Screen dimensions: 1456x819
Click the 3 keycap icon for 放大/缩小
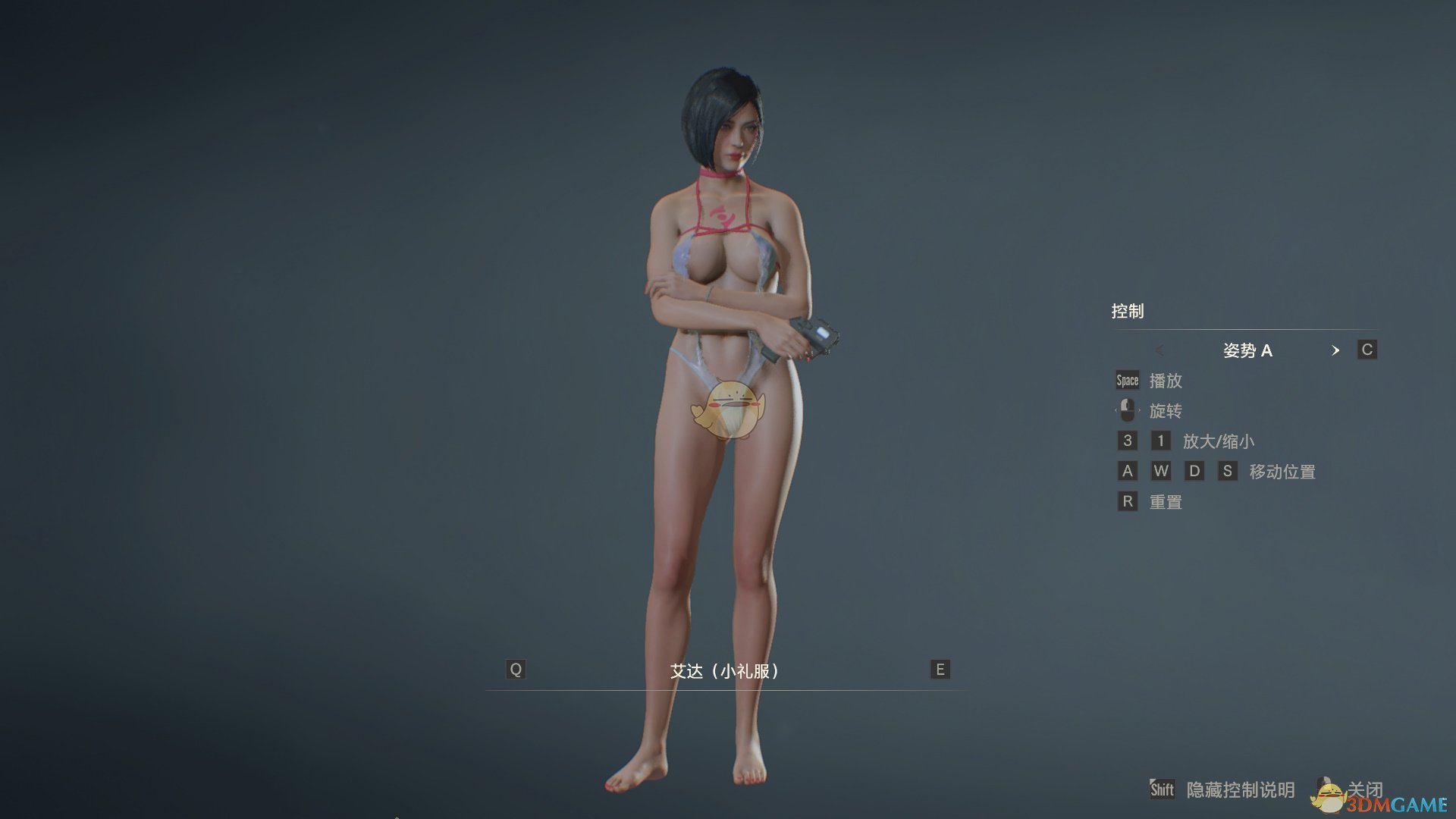[x=1127, y=441]
